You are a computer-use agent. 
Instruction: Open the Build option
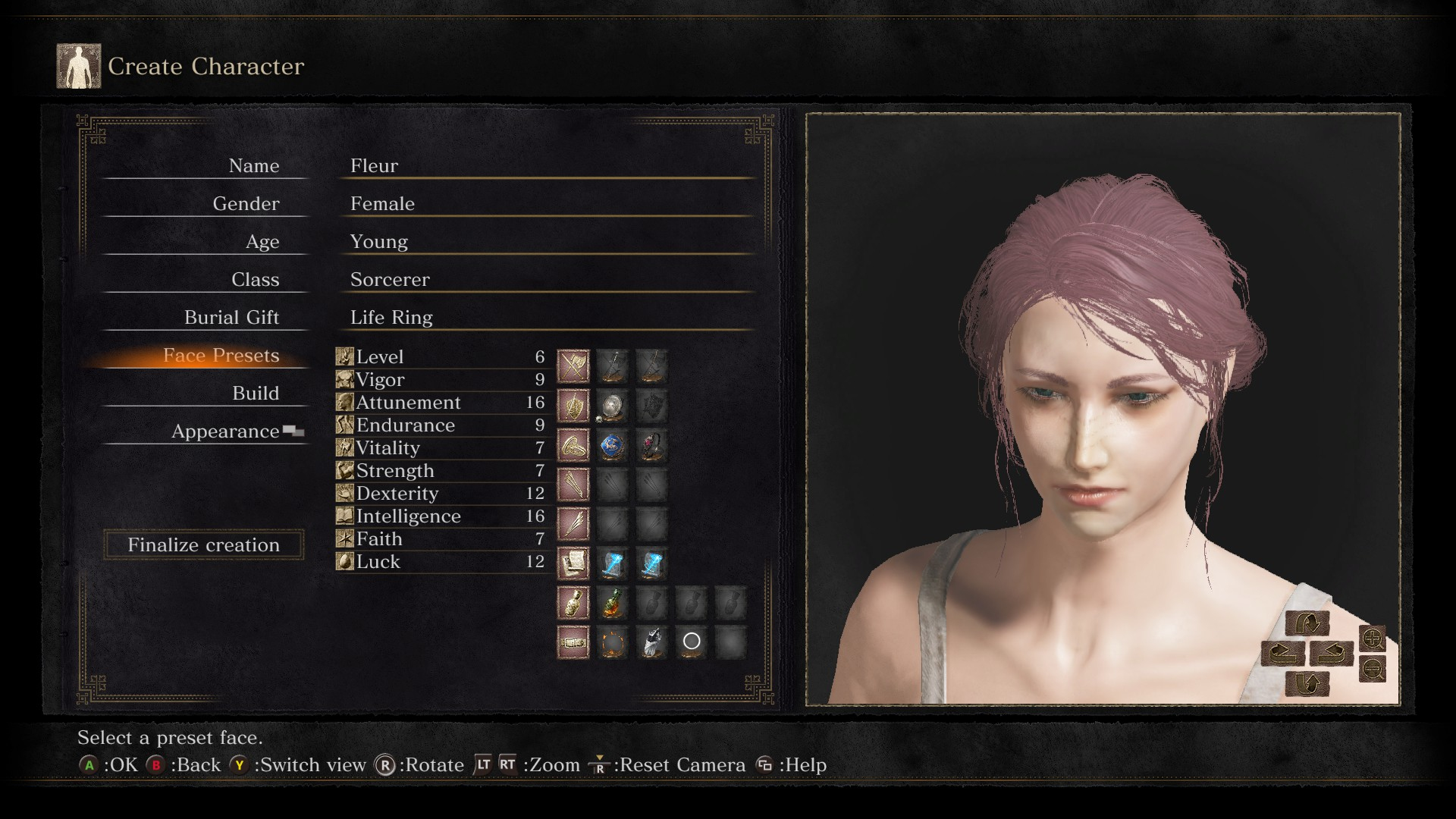(255, 394)
